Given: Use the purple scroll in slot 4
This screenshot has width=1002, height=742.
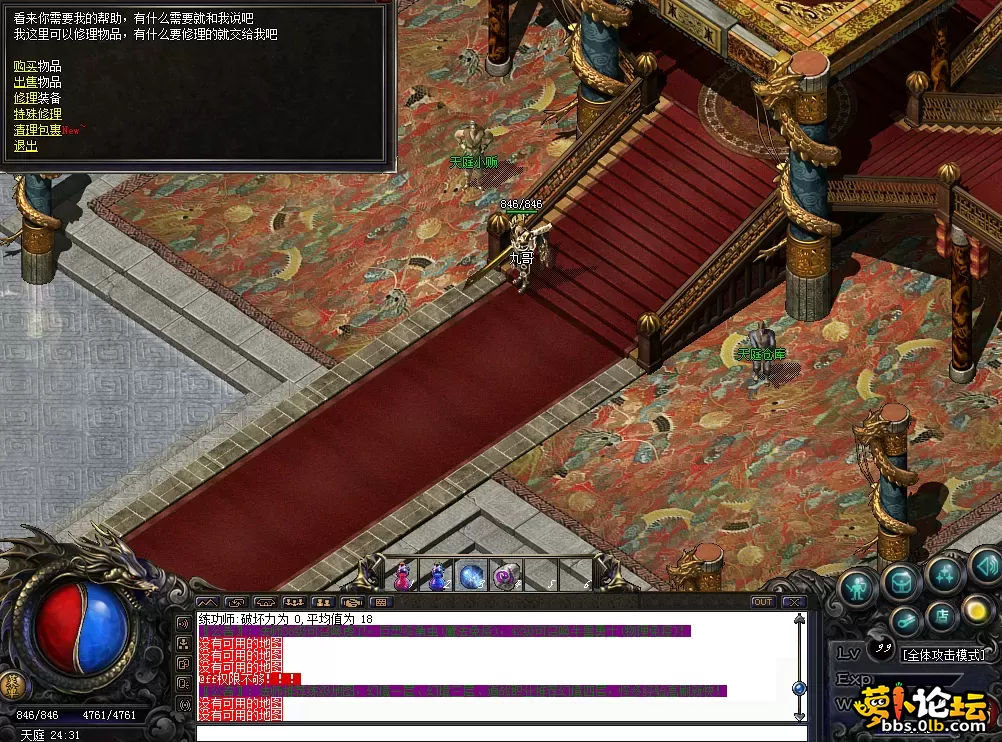Looking at the screenshot, I should tap(506, 576).
